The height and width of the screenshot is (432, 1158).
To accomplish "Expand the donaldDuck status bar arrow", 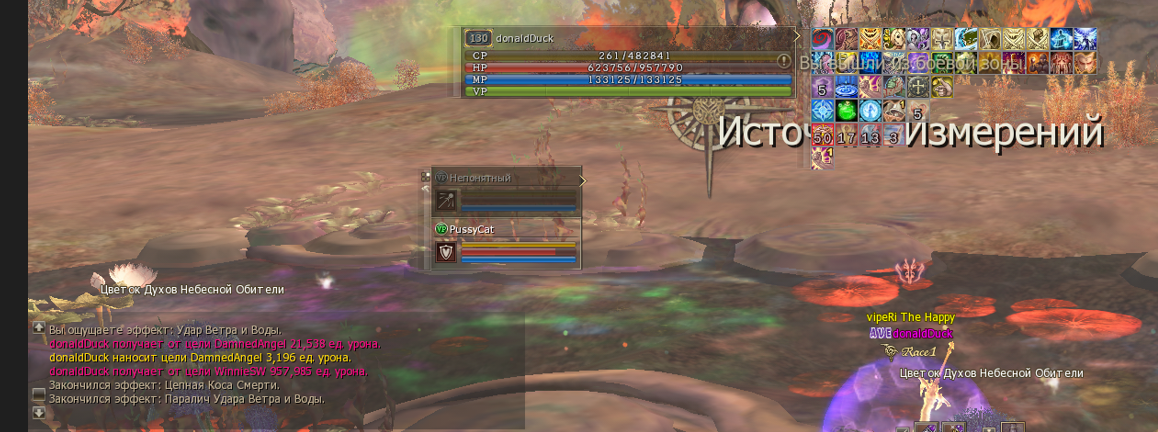I will (797, 37).
